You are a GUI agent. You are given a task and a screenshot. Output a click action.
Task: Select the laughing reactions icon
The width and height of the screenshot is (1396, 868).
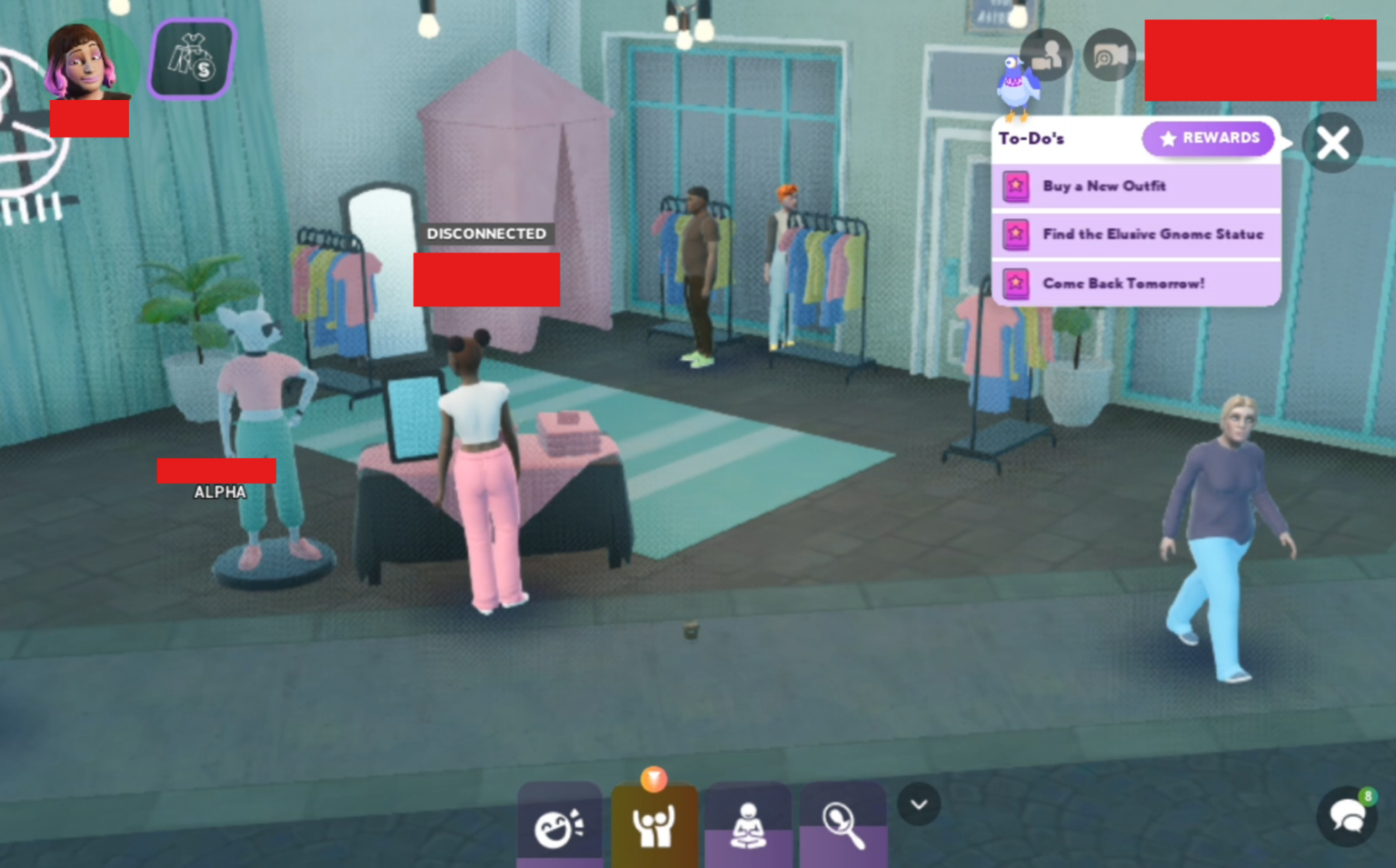[x=559, y=823]
